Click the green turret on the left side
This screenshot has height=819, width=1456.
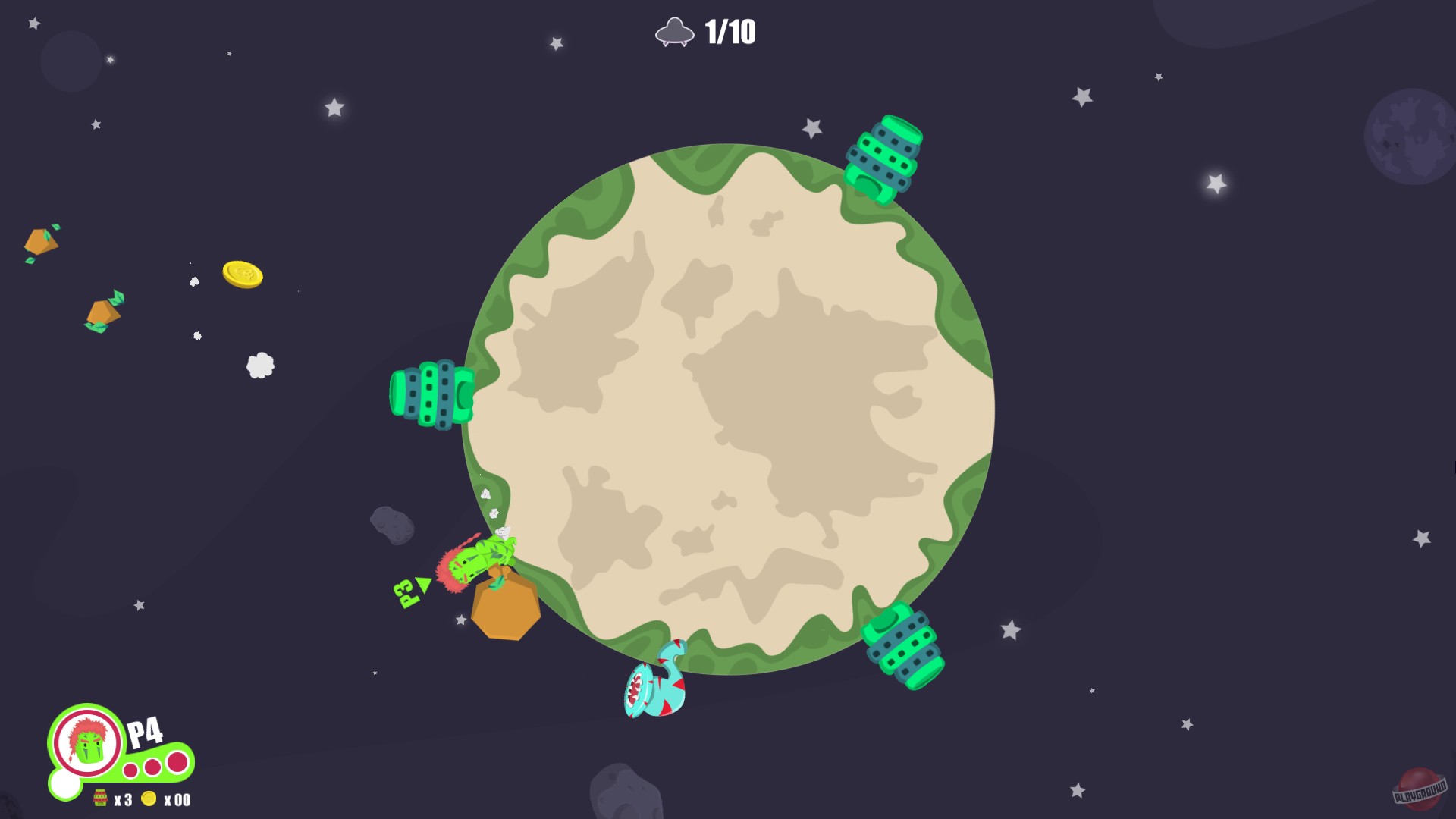[x=430, y=395]
